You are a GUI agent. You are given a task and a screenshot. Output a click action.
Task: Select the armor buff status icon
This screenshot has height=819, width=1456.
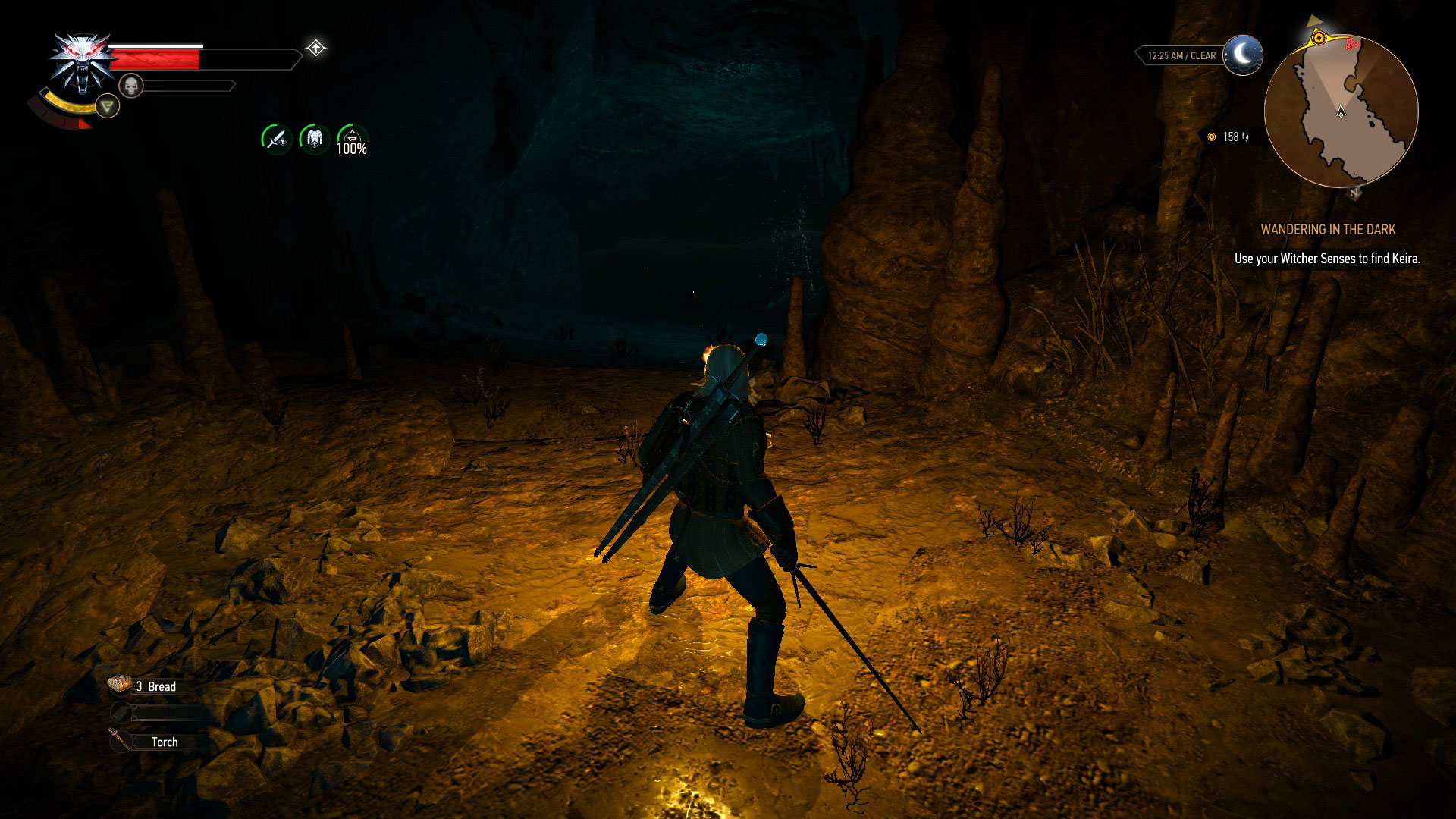(x=314, y=139)
